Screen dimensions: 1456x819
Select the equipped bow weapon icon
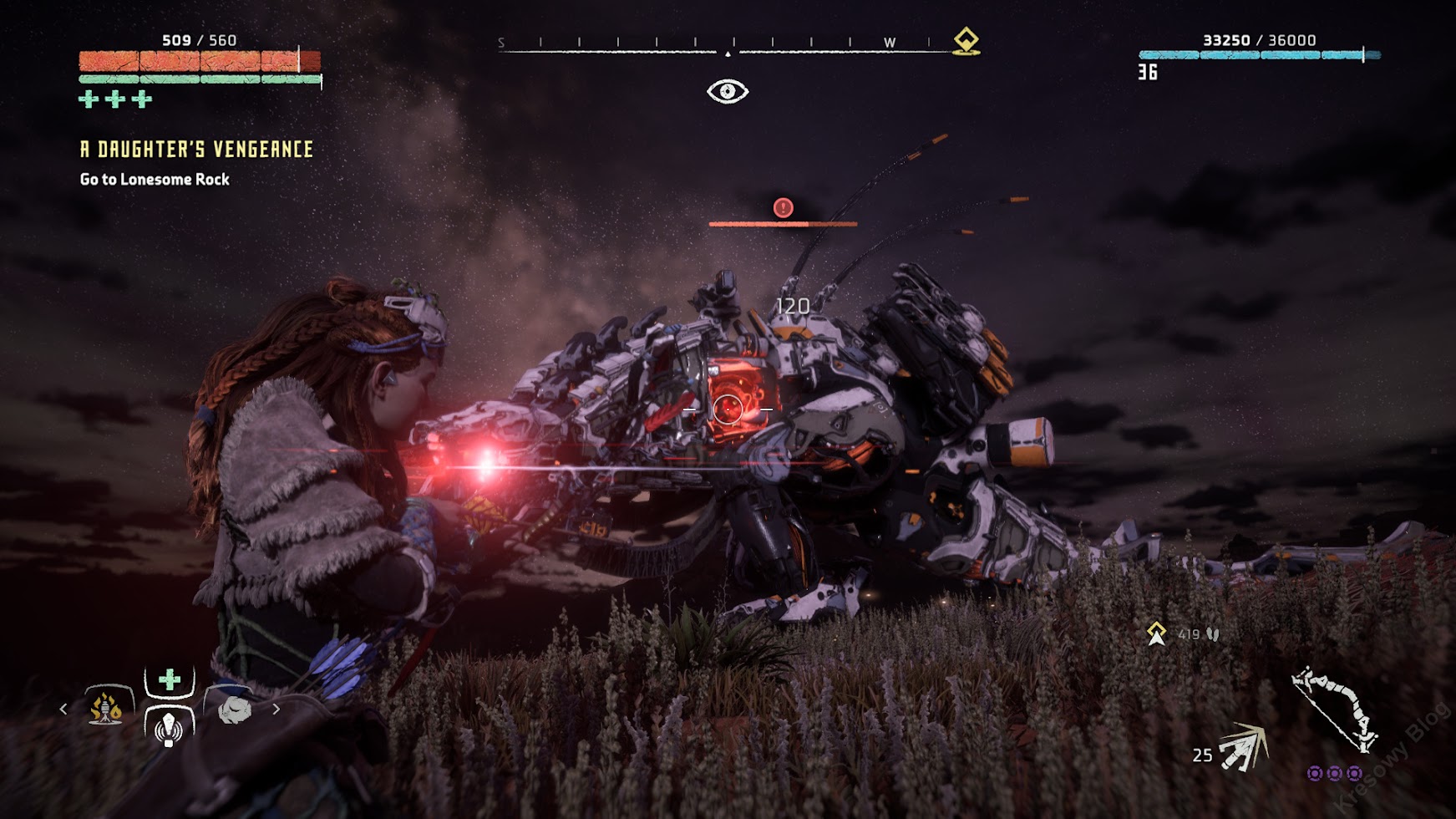pyautogui.click(x=1335, y=707)
